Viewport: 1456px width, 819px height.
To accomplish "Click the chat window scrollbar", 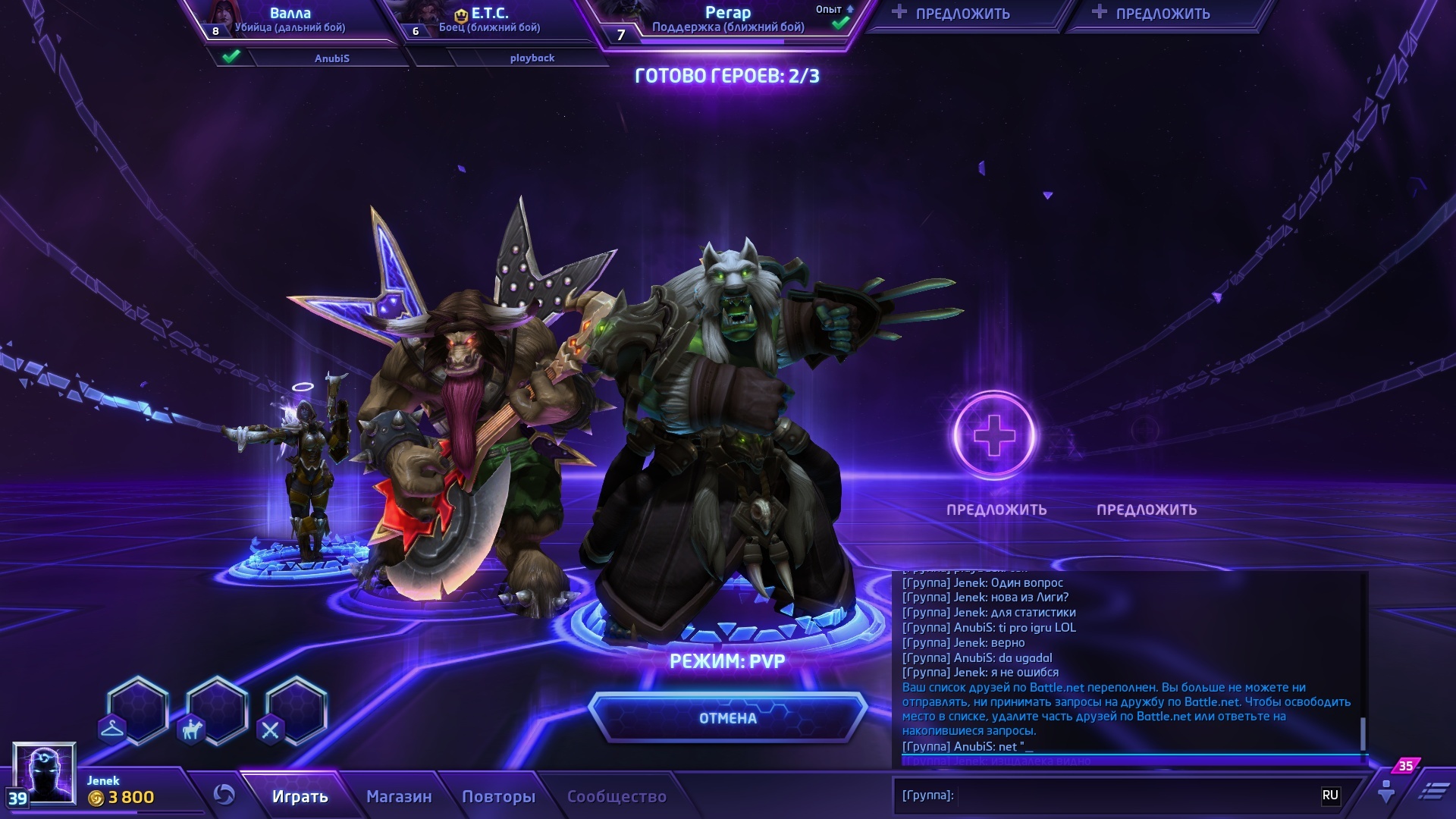I will [x=1363, y=733].
